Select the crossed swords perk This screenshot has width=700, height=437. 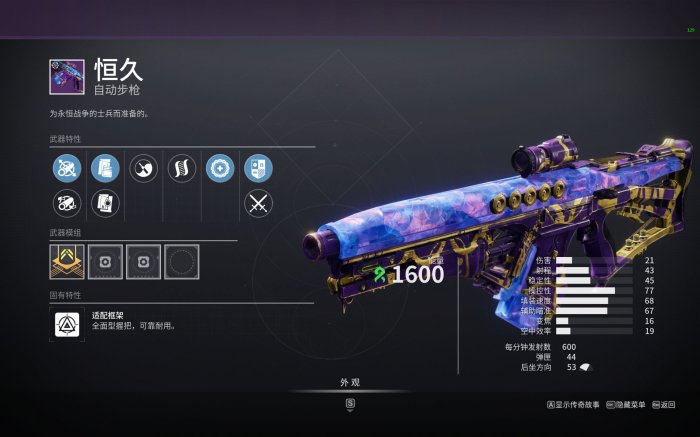257,204
